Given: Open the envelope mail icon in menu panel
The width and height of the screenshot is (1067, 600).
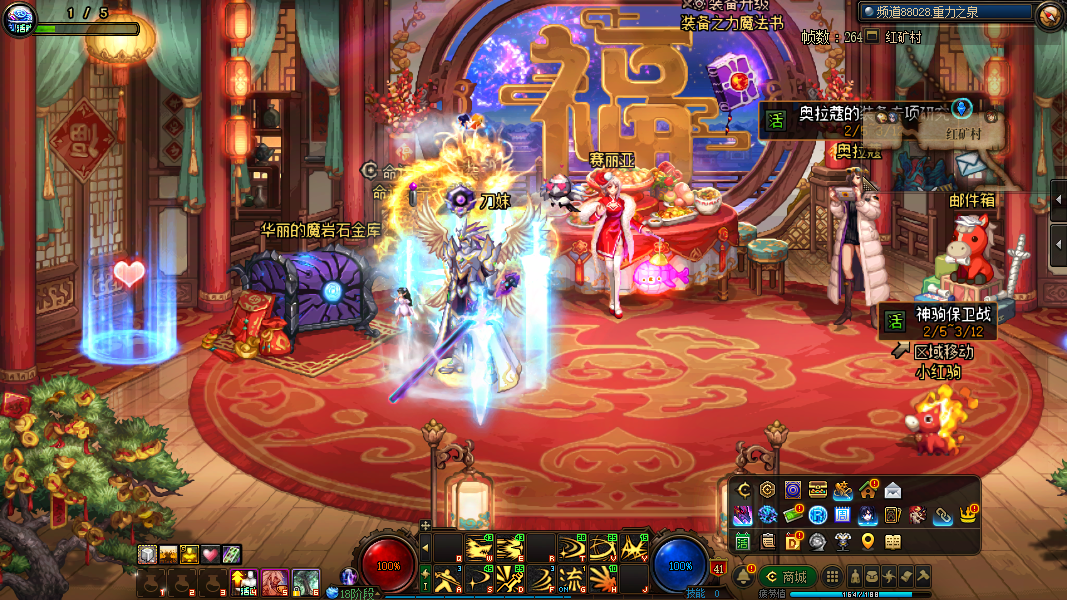Looking at the screenshot, I should (892, 490).
